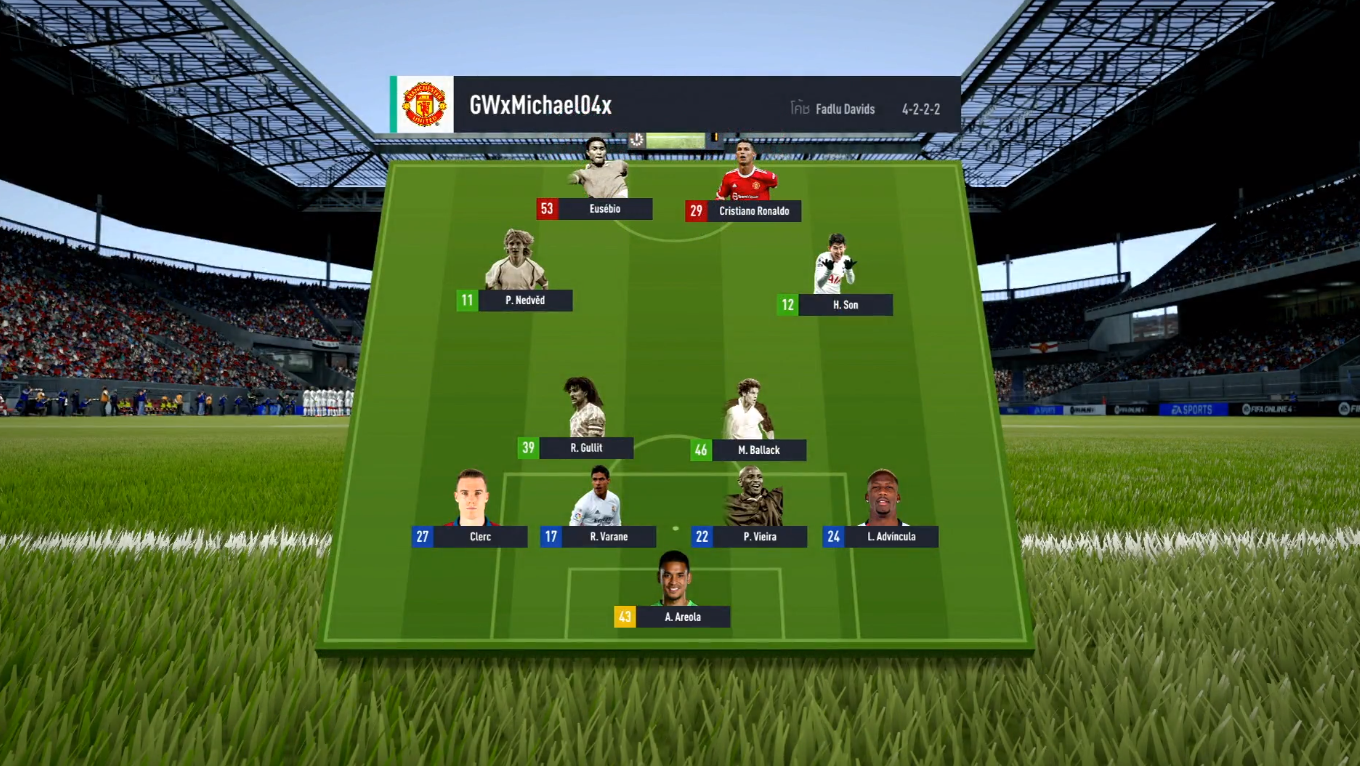Click M. Ballack's name tag
This screenshot has height=766, width=1360.
click(x=758, y=450)
